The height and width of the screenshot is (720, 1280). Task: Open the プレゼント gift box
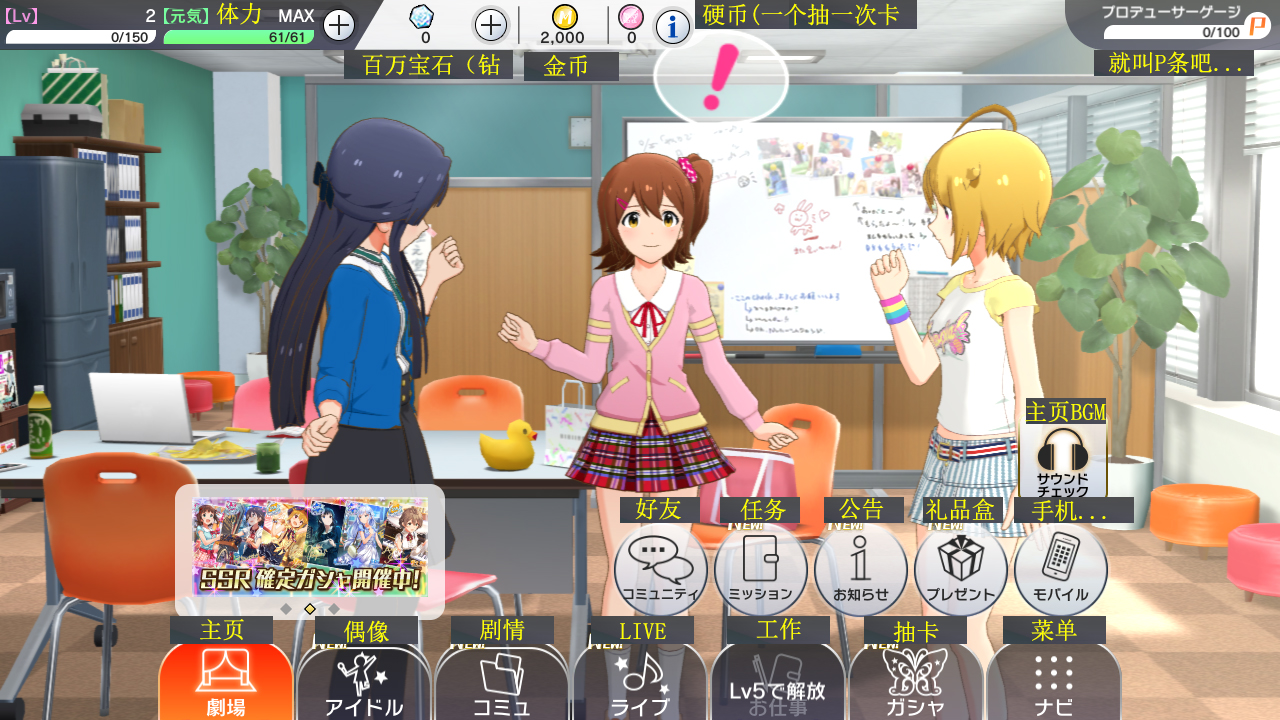[x=960, y=570]
